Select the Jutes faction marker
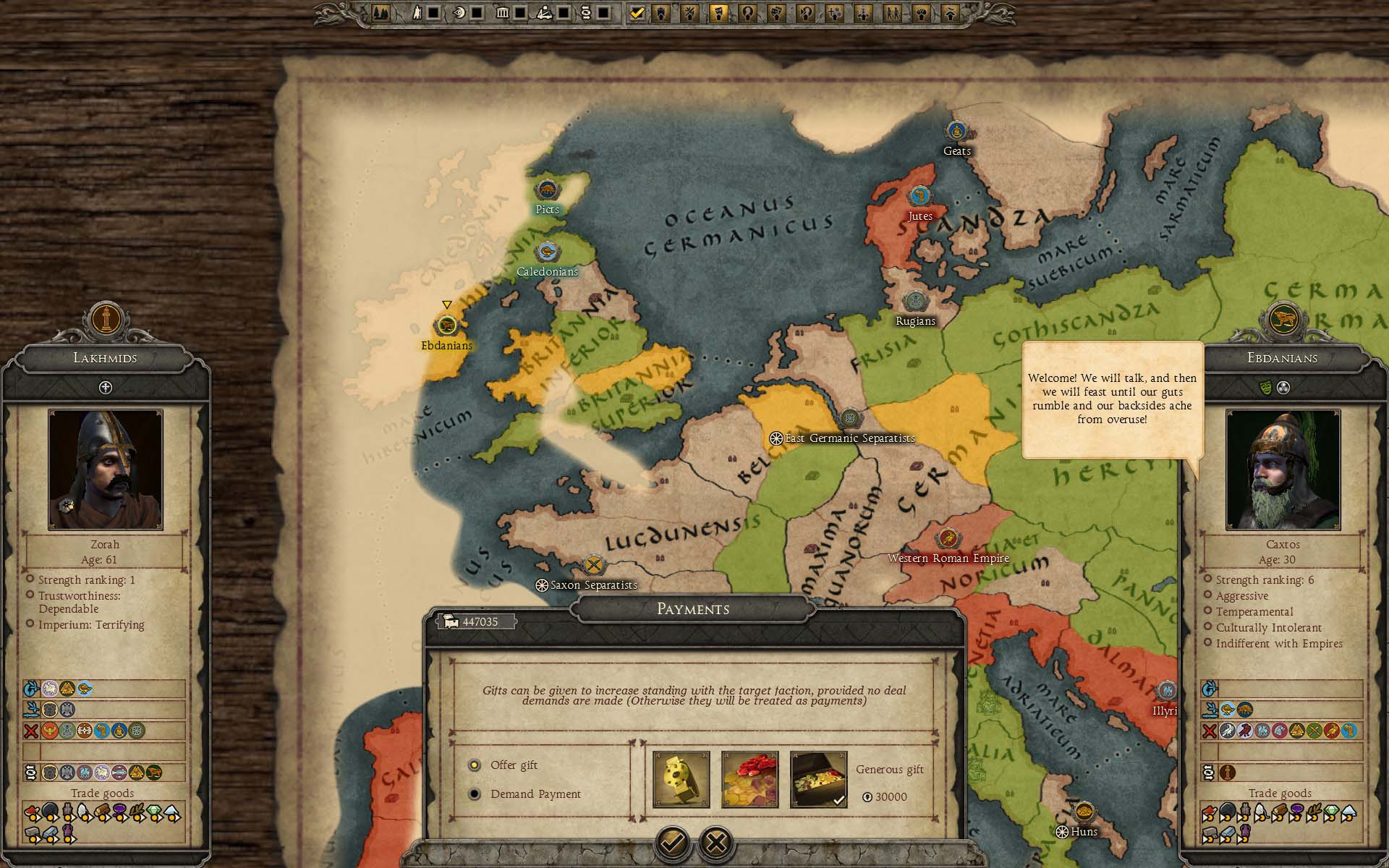The image size is (1389, 868). click(919, 195)
